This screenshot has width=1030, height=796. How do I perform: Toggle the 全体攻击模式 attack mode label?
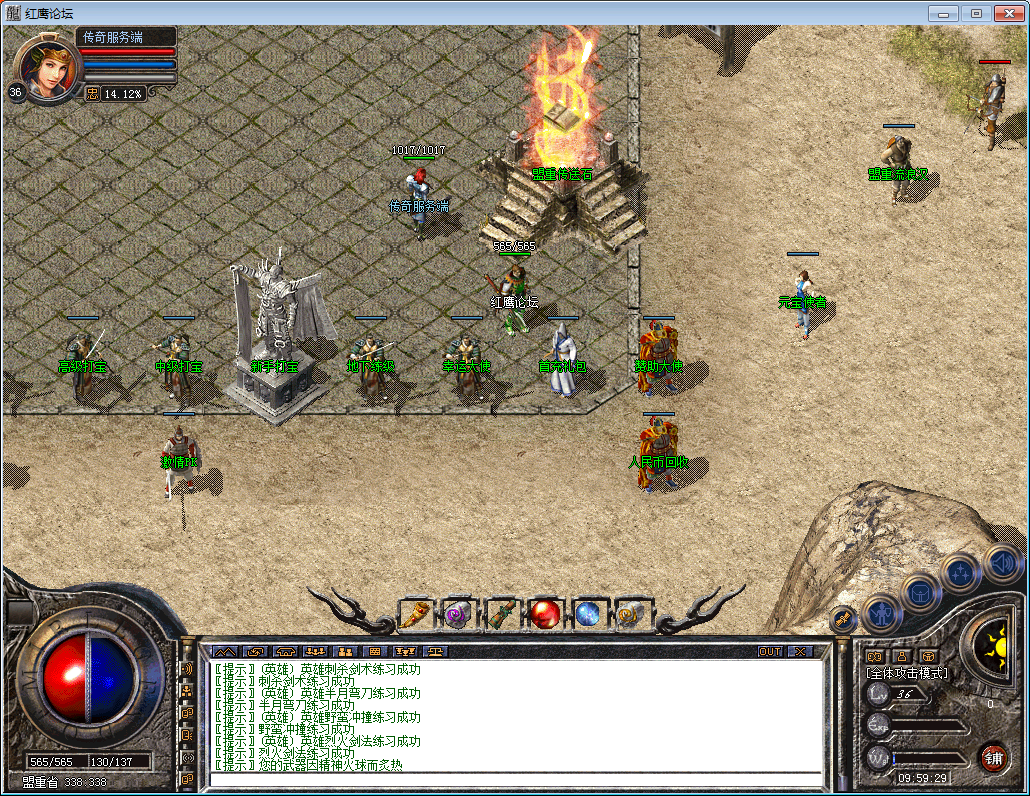[x=908, y=673]
